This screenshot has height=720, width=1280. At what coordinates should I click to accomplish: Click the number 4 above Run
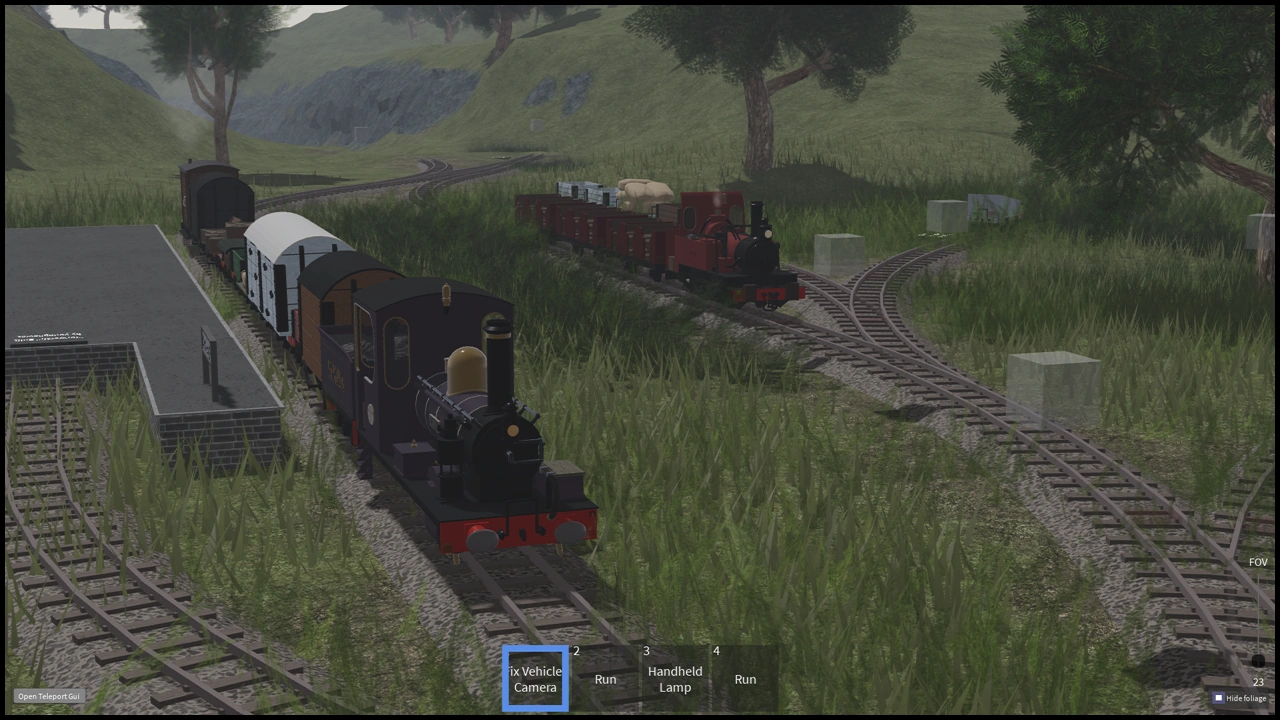coord(716,651)
